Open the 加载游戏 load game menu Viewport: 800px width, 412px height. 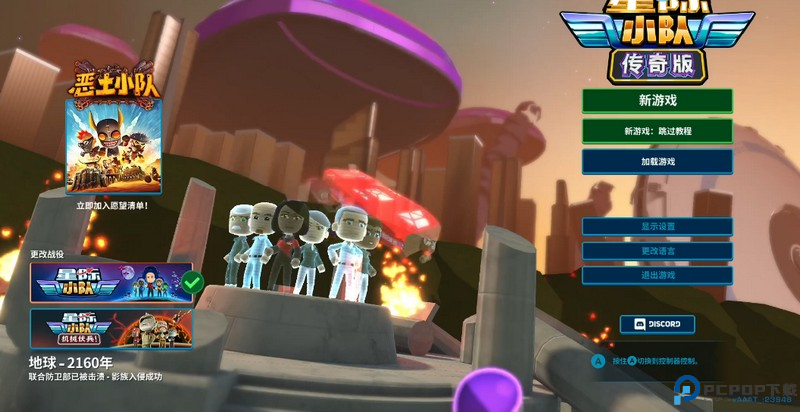(657, 161)
